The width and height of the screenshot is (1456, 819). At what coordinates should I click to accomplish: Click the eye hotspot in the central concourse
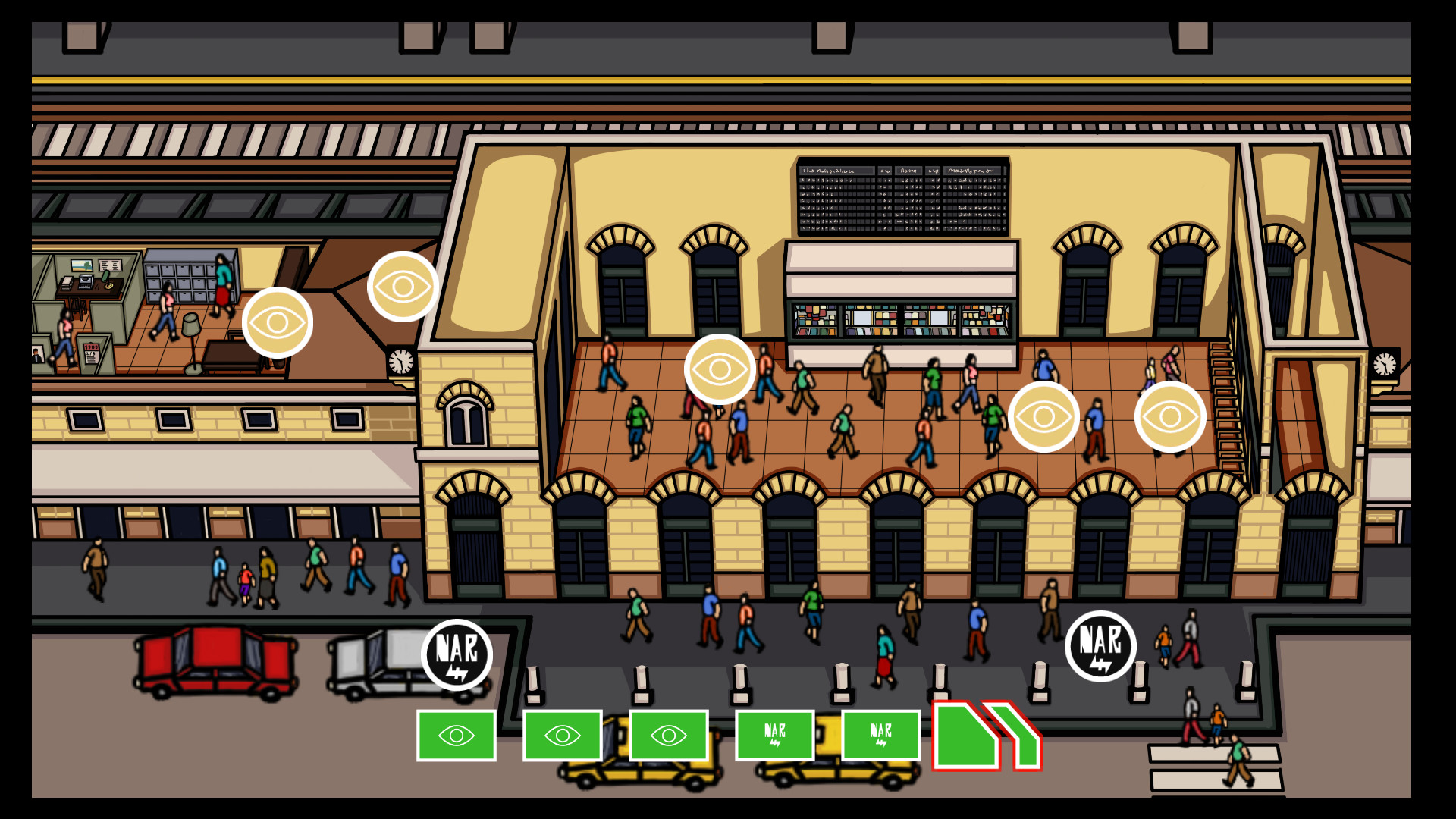point(719,369)
